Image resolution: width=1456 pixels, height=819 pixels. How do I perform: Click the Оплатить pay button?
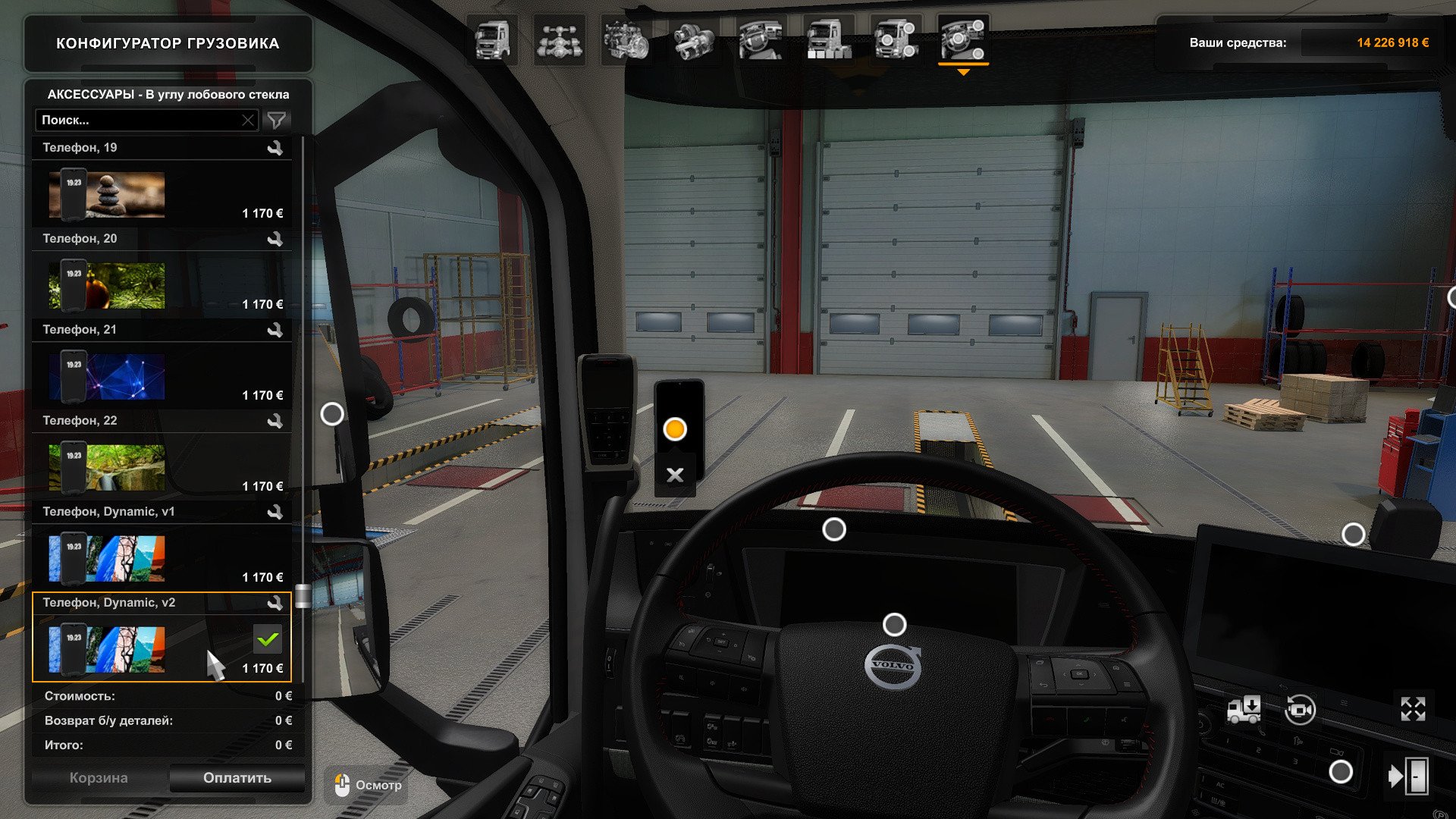tap(237, 778)
